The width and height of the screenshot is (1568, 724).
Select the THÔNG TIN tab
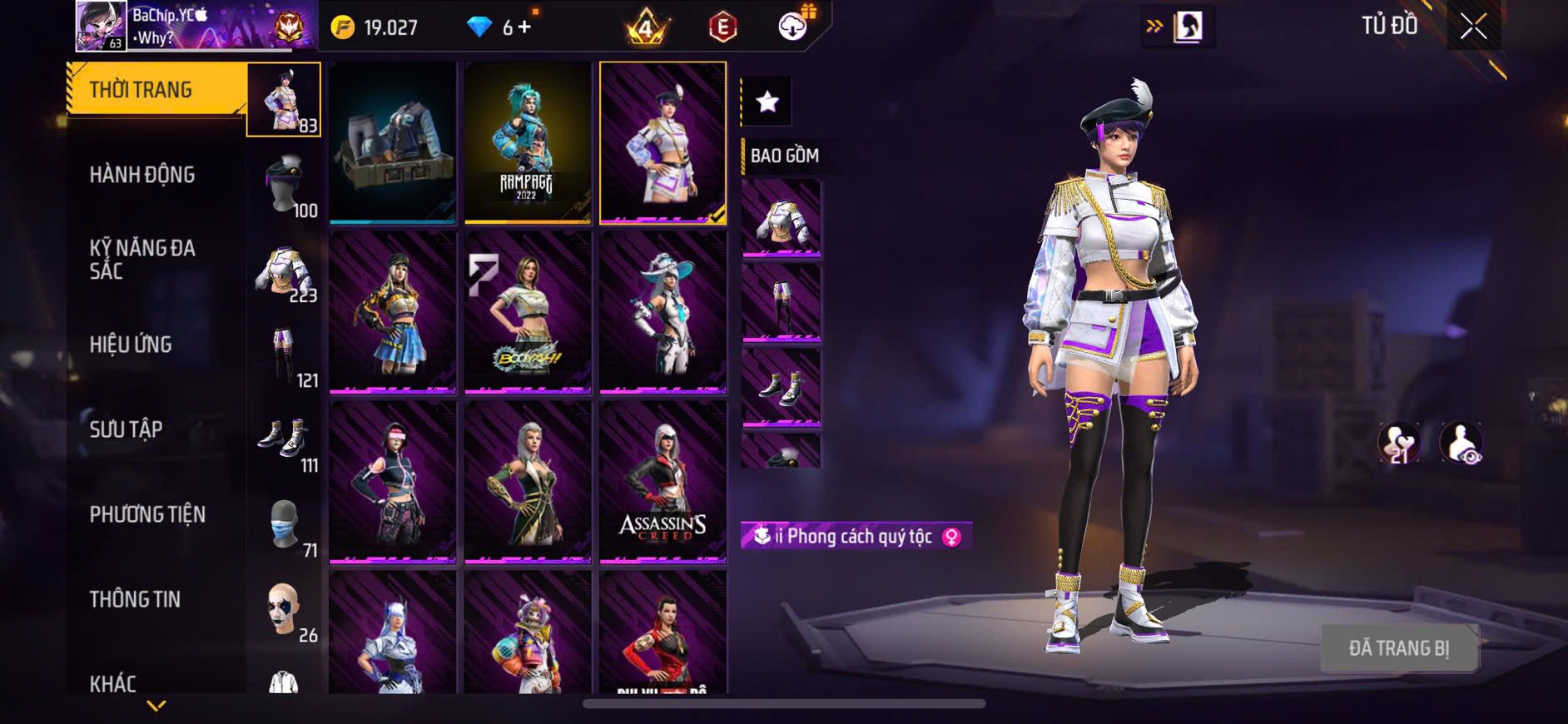point(135,599)
